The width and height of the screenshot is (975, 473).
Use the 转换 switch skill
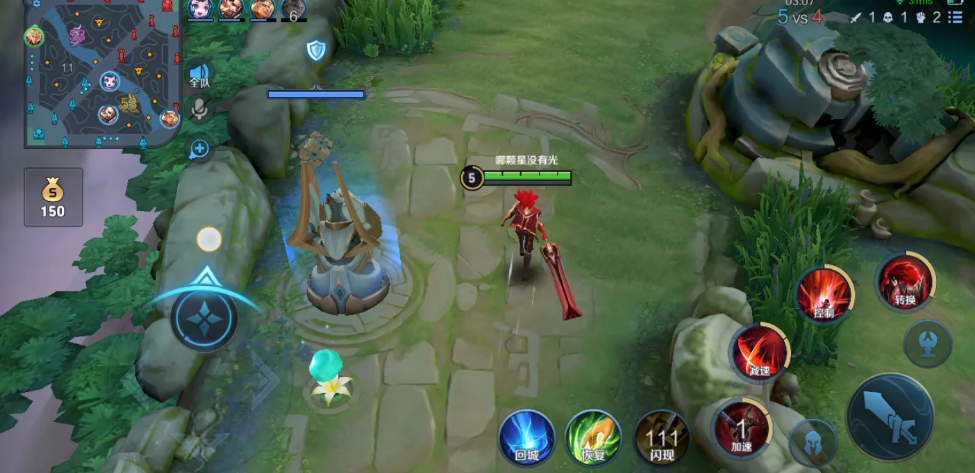pos(904,282)
